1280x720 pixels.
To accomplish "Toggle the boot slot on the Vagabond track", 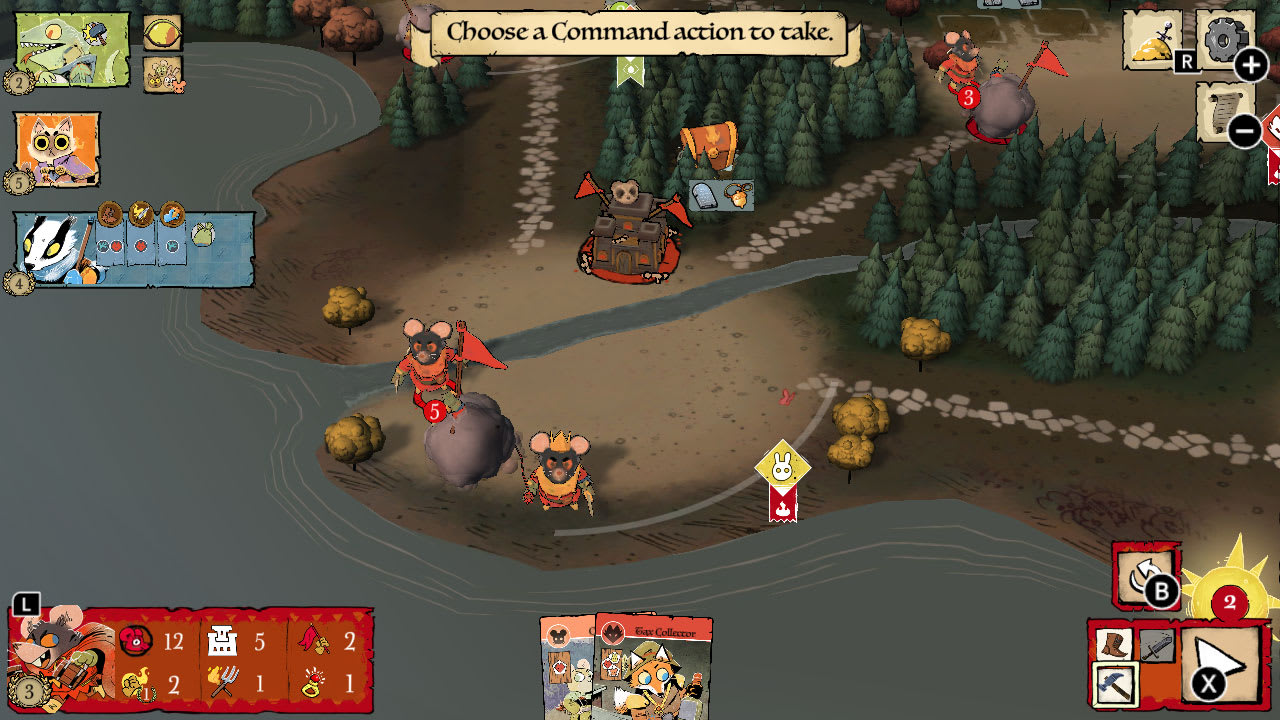I will [x=110, y=212].
